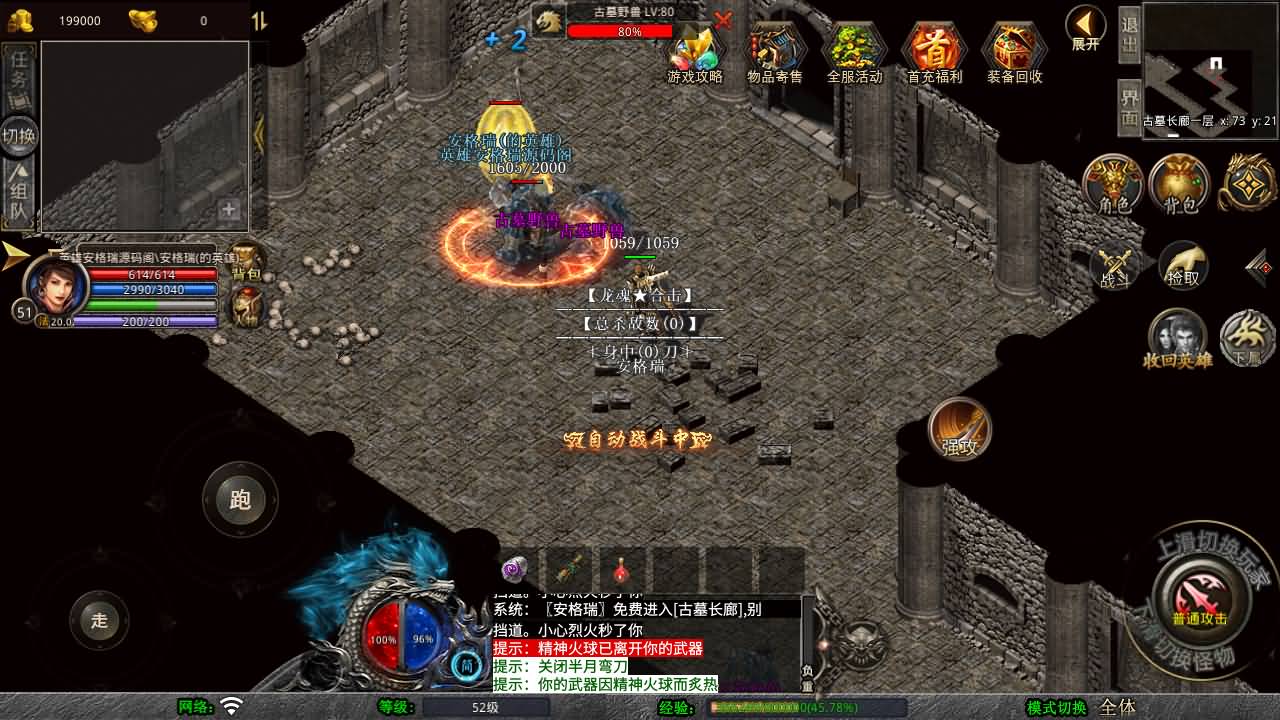Viewport: 1280px width, 720px height.
Task: Close the target frame with red X
Action: (x=724, y=19)
